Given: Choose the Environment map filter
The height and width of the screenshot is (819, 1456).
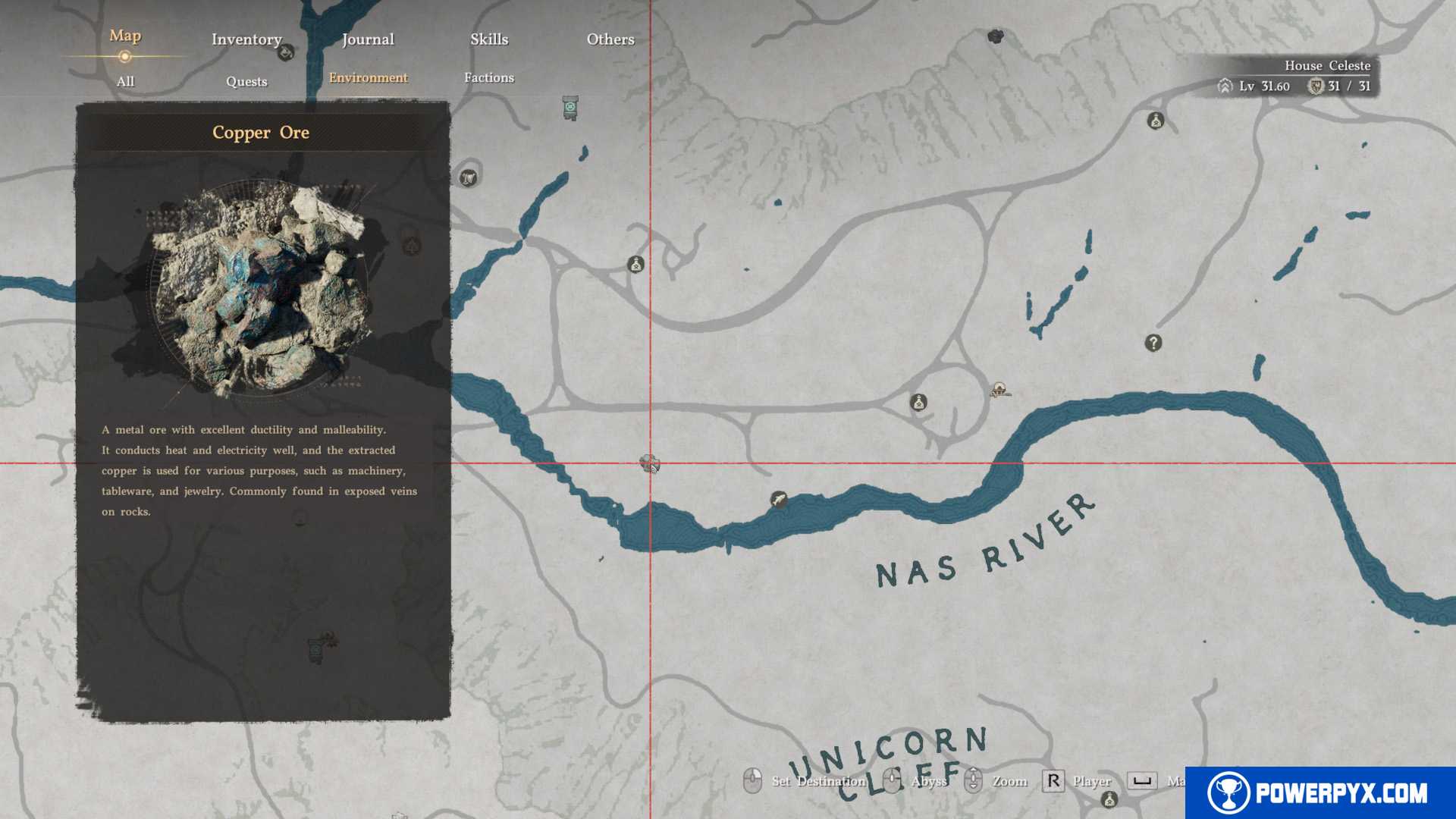Looking at the screenshot, I should pos(368,77).
